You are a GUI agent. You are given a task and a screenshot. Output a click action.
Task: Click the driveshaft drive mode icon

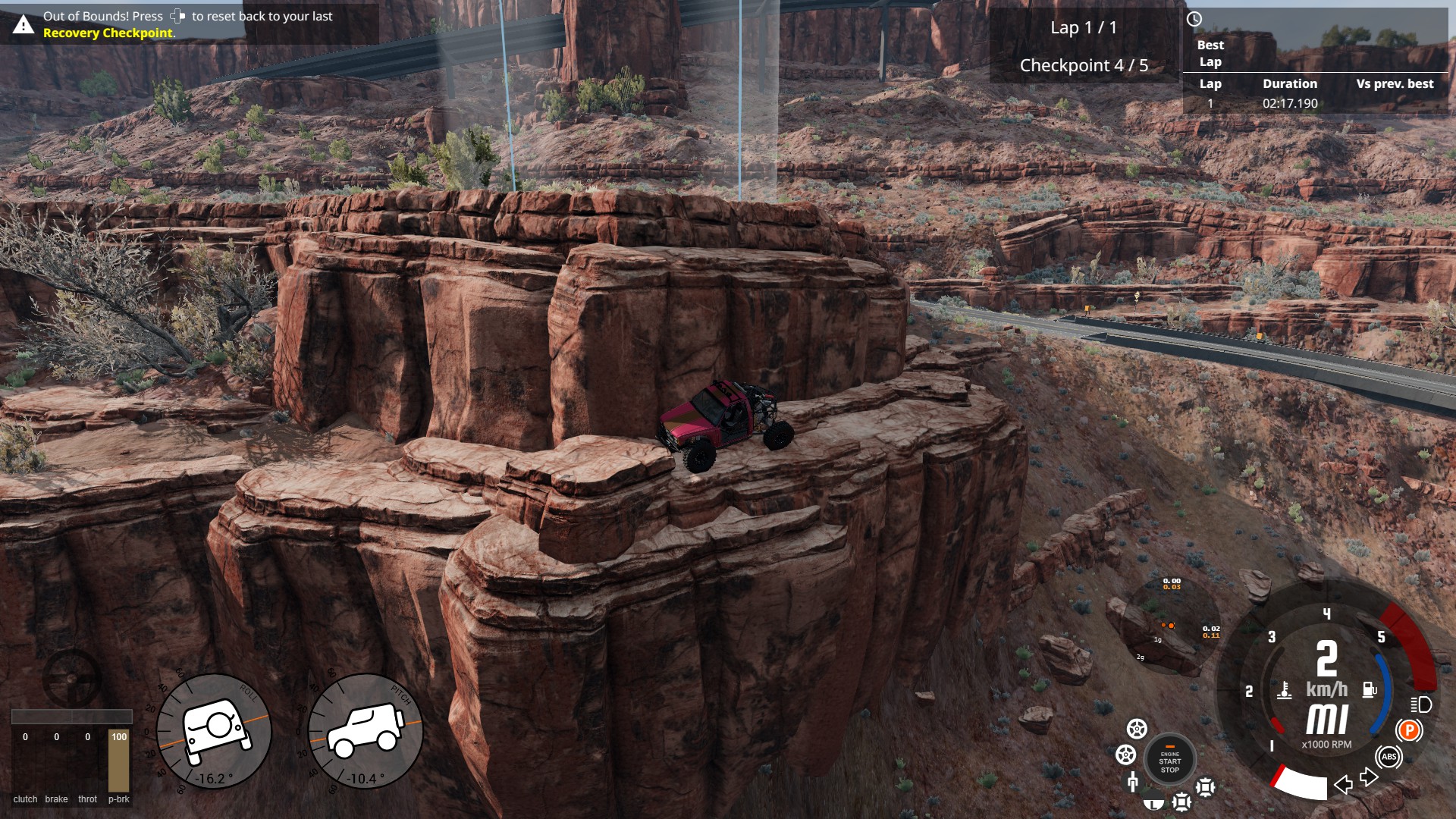coord(1133,781)
